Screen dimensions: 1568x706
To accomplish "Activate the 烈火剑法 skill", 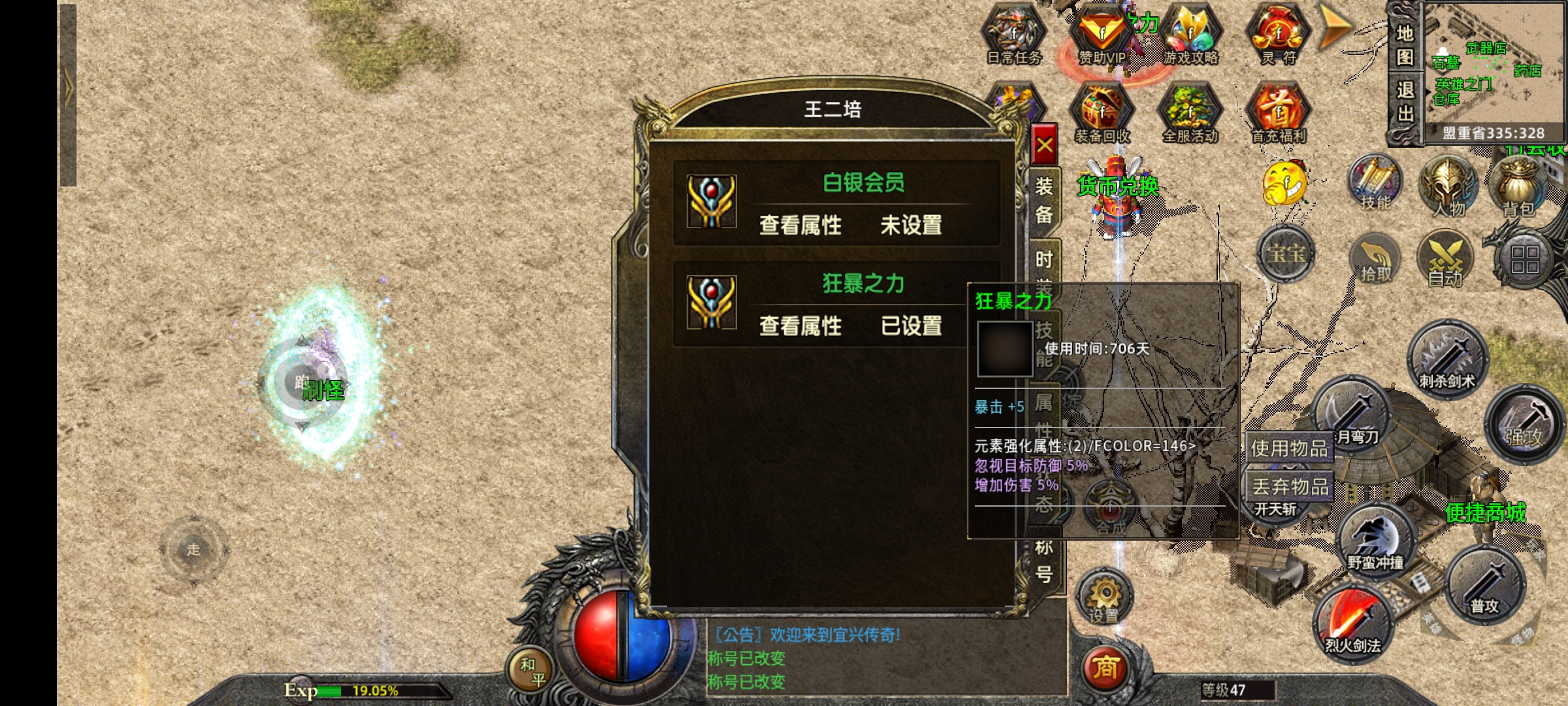I will [1352, 624].
